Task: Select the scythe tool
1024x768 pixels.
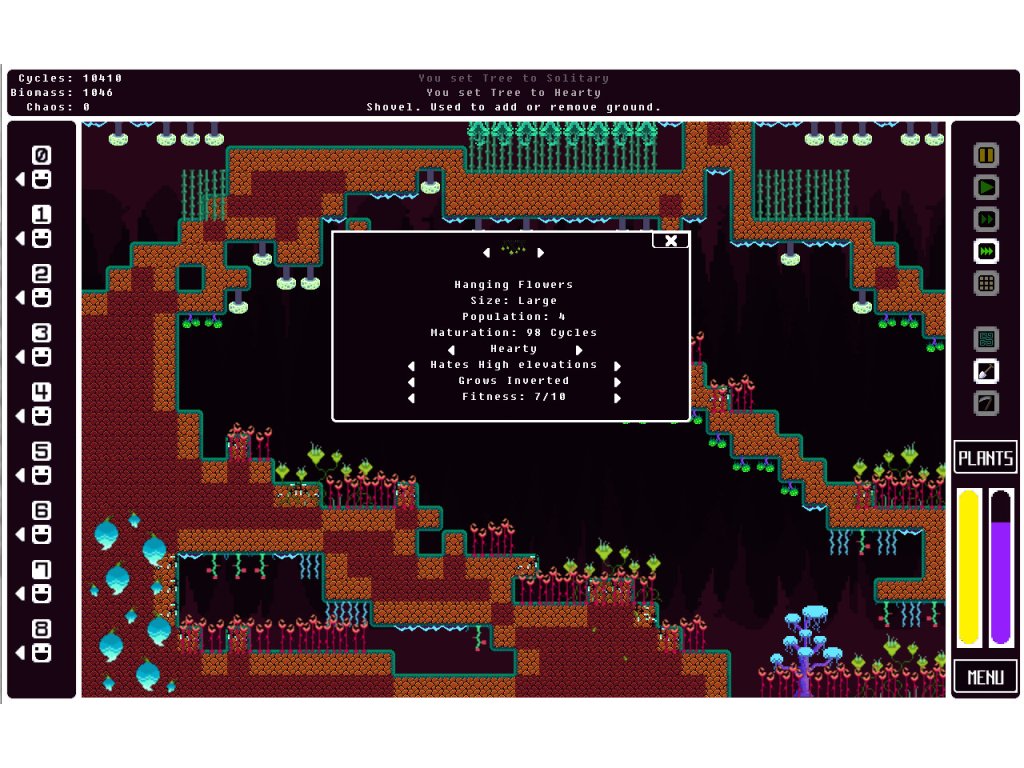Action: tap(986, 403)
